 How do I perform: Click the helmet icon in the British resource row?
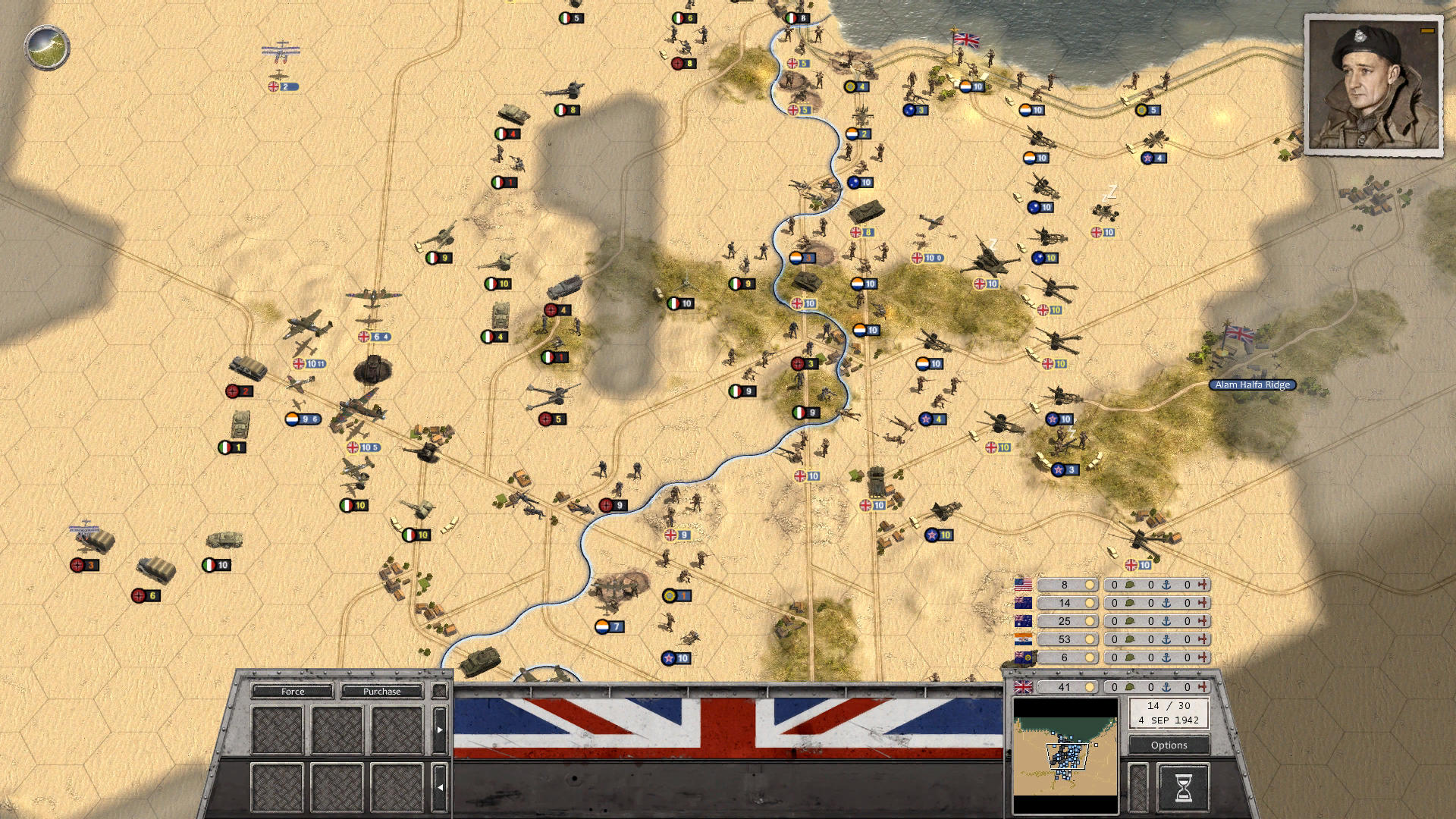tap(1130, 687)
